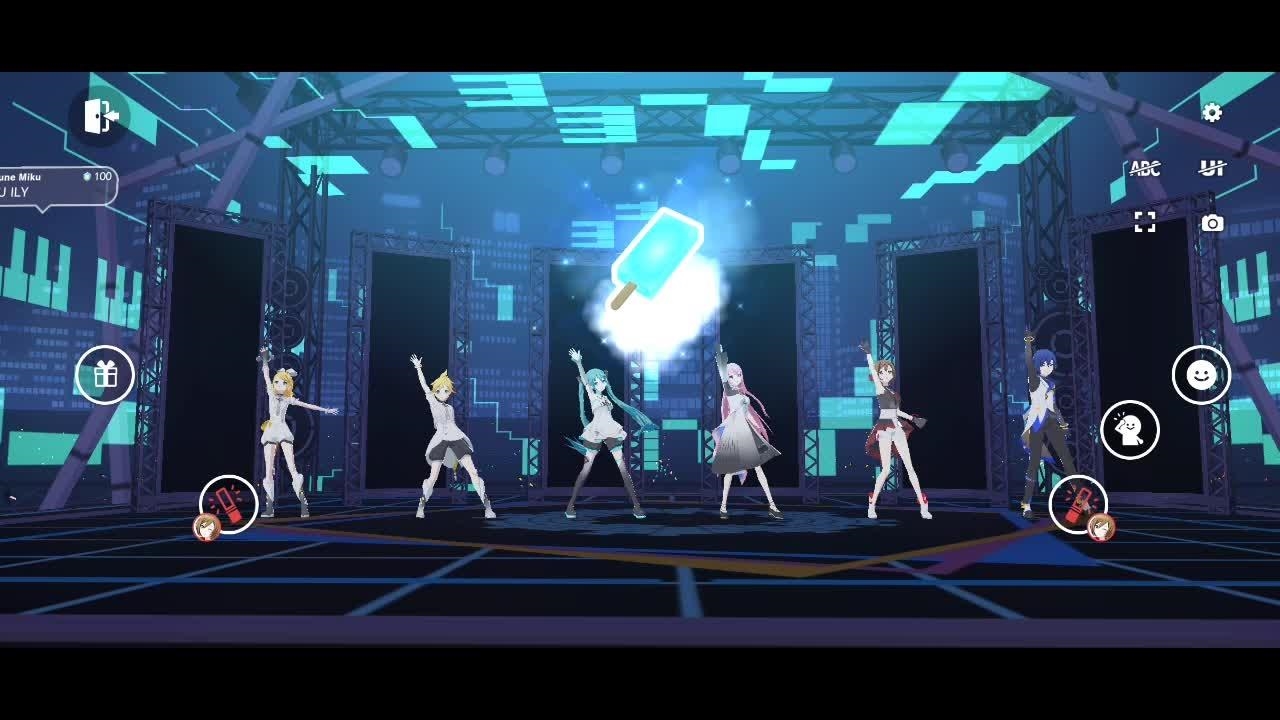Take a photo with the camera icon
1280x720 pixels.
(x=1212, y=223)
